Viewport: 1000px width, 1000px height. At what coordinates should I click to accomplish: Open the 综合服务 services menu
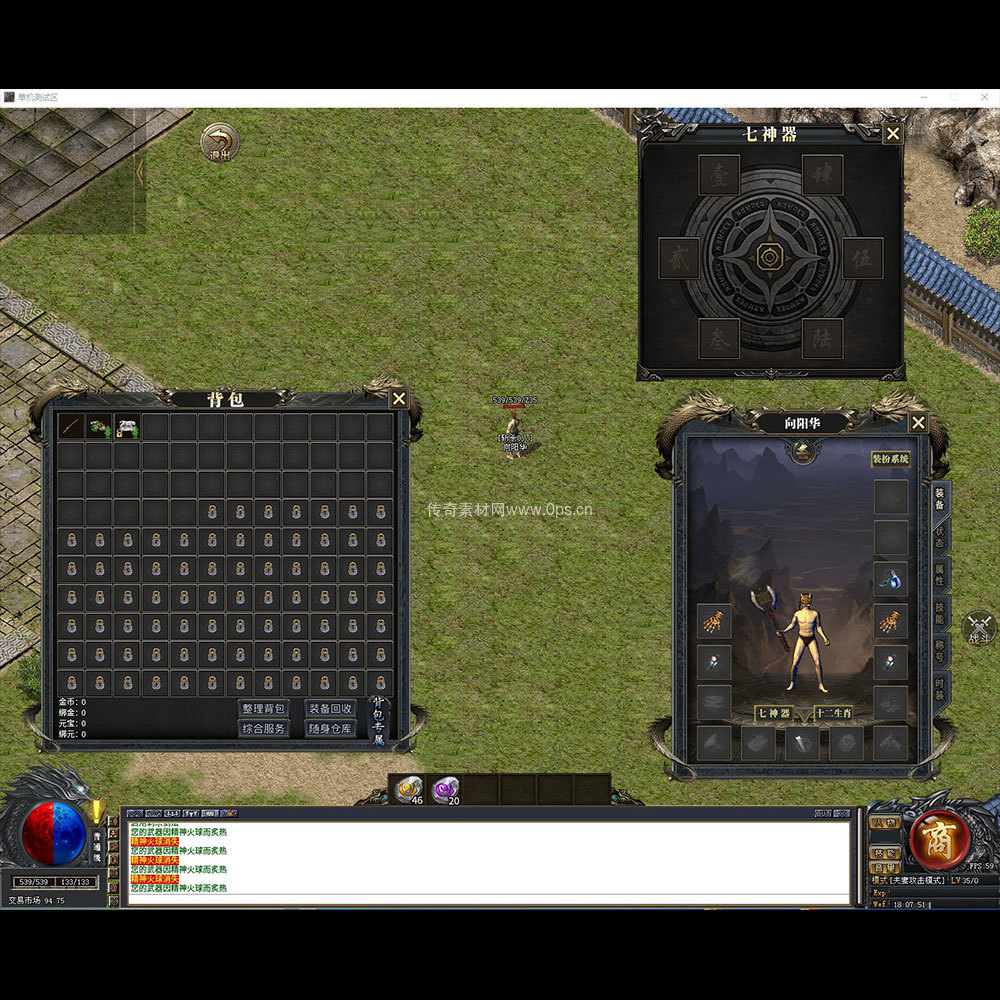264,728
